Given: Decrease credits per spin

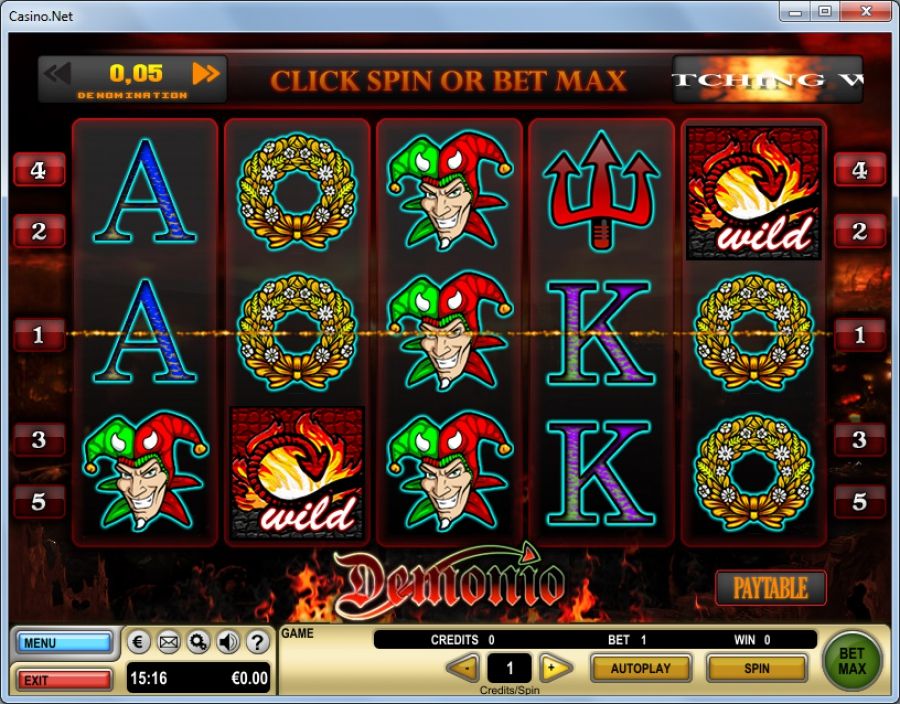Looking at the screenshot, I should 462,668.
